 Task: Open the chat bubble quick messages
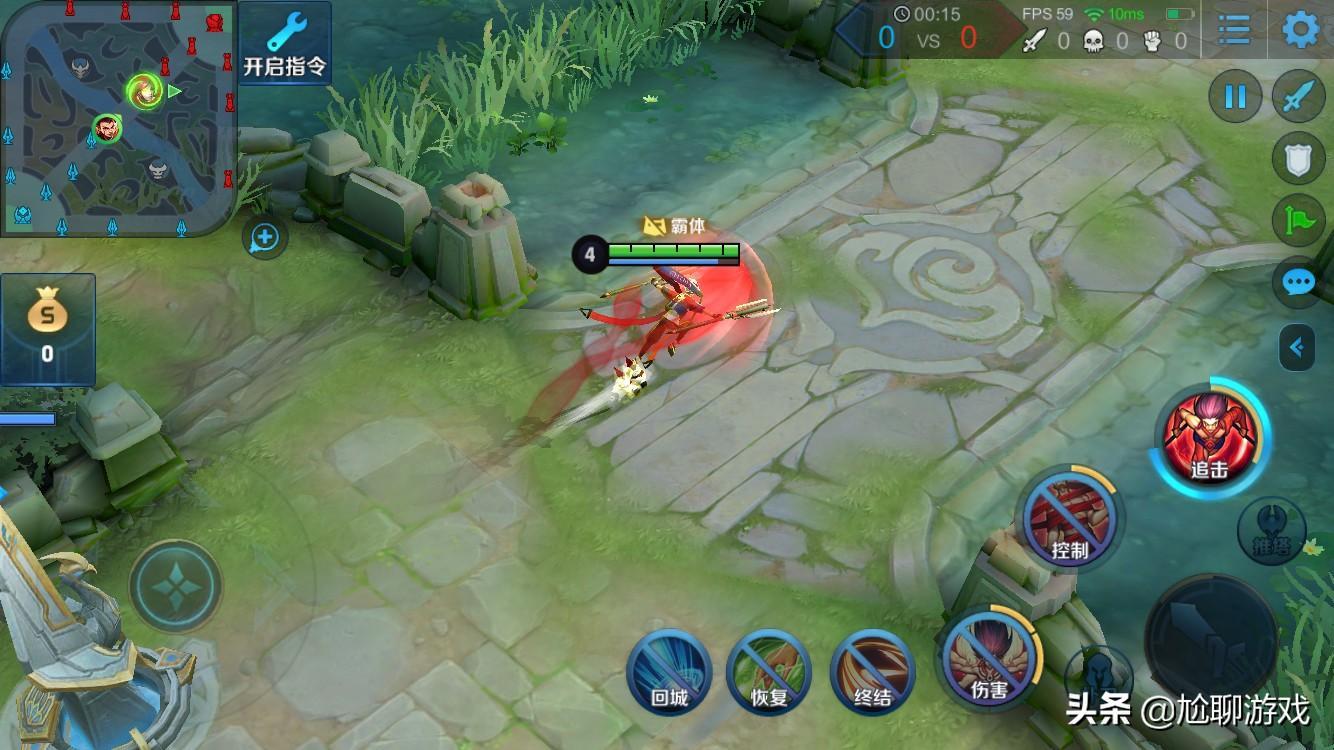tap(1298, 283)
